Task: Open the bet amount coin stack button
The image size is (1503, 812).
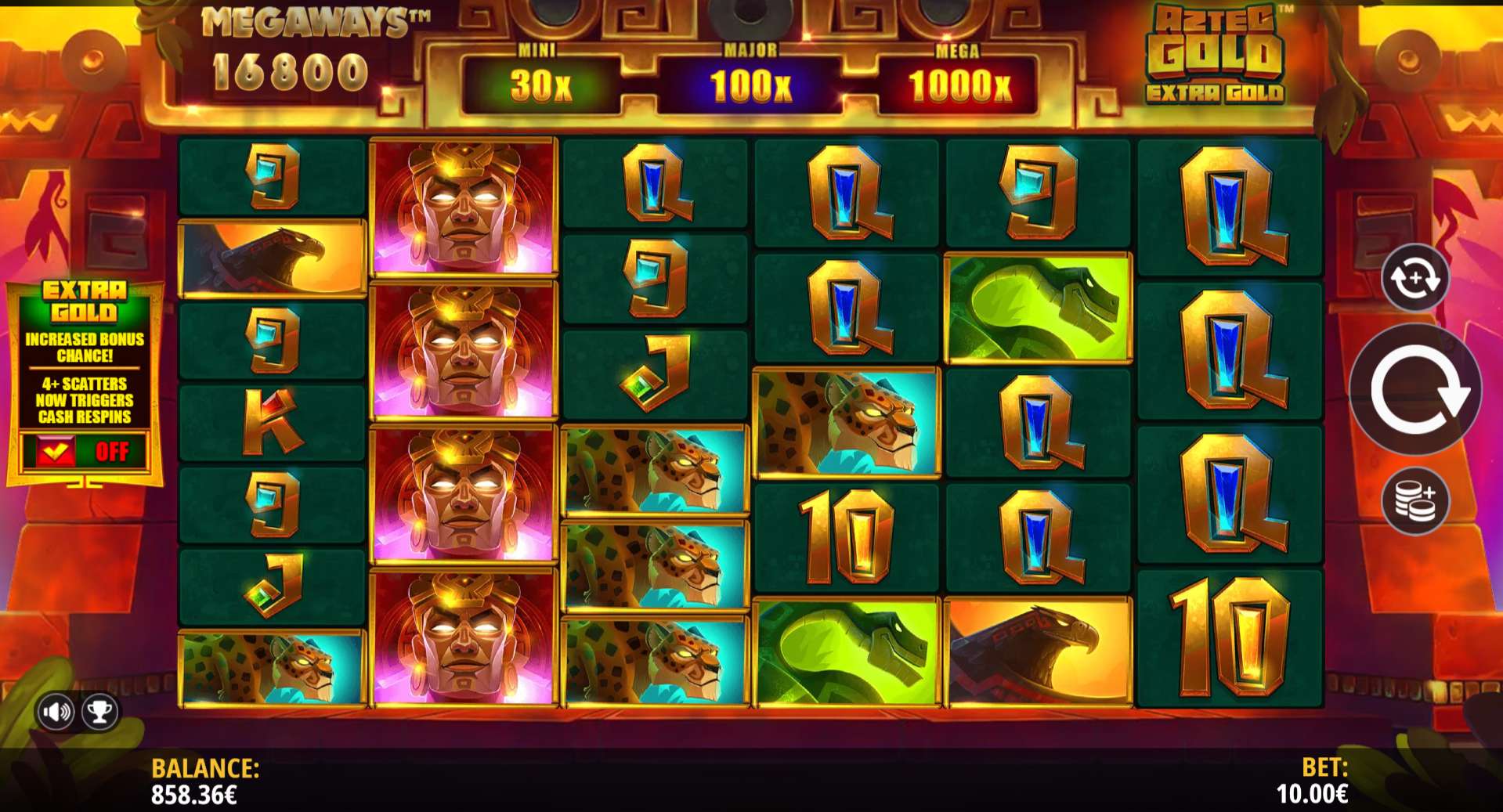Action: (x=1414, y=501)
